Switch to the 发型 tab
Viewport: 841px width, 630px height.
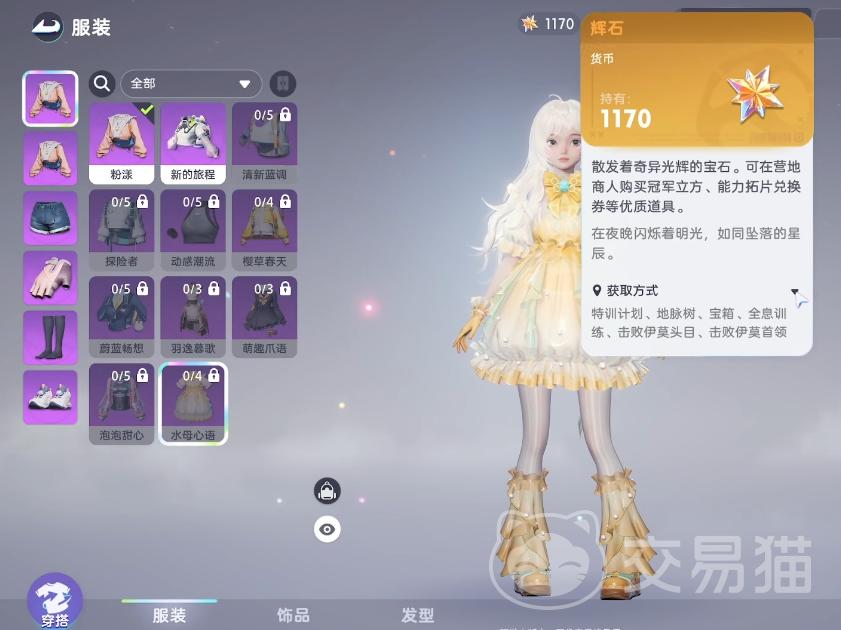pyautogui.click(x=417, y=615)
